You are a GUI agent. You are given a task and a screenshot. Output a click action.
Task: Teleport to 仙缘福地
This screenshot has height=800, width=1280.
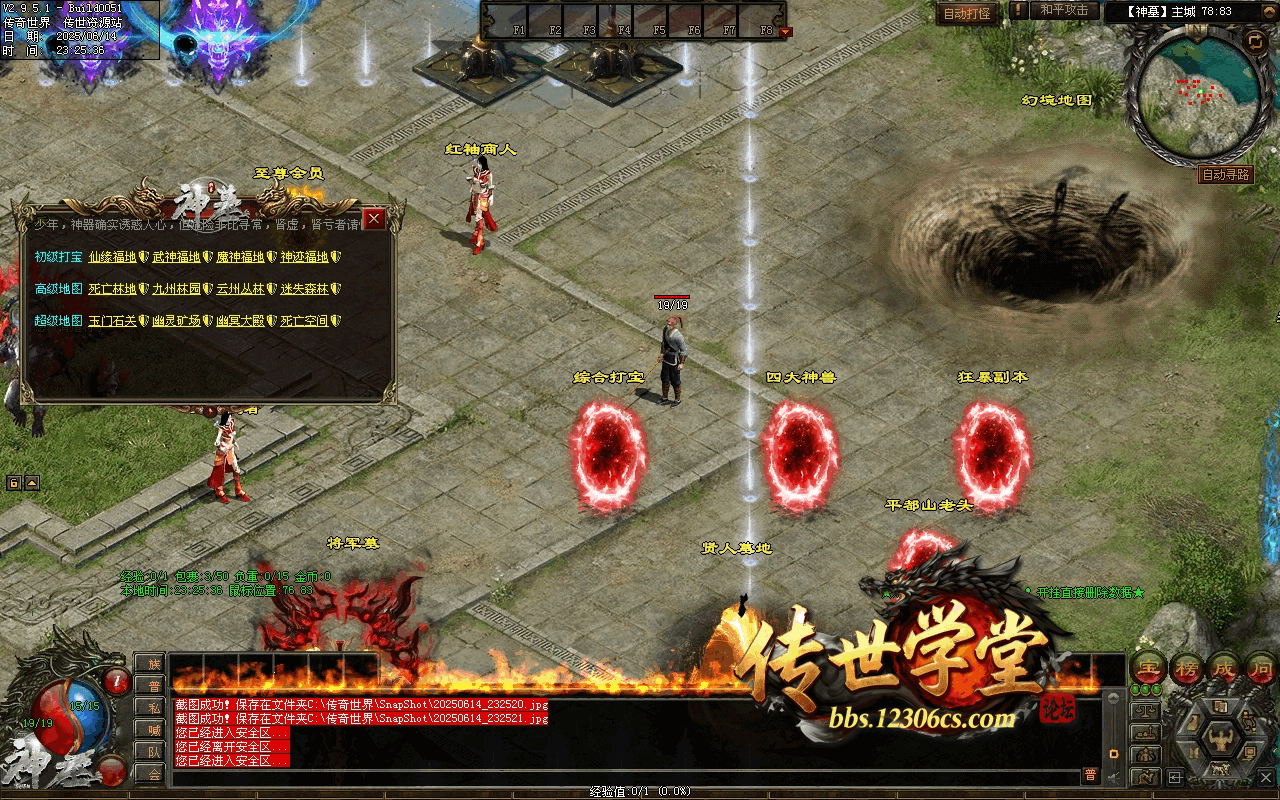(x=112, y=257)
